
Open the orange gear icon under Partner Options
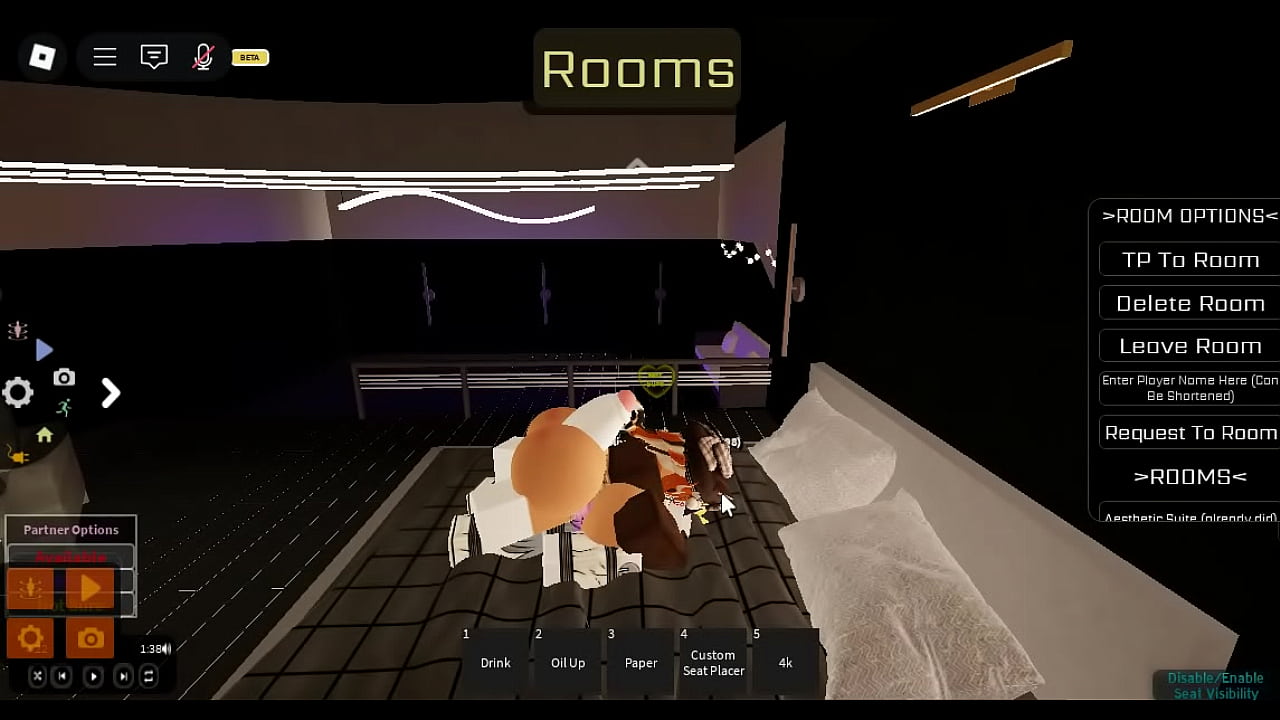tap(30, 637)
